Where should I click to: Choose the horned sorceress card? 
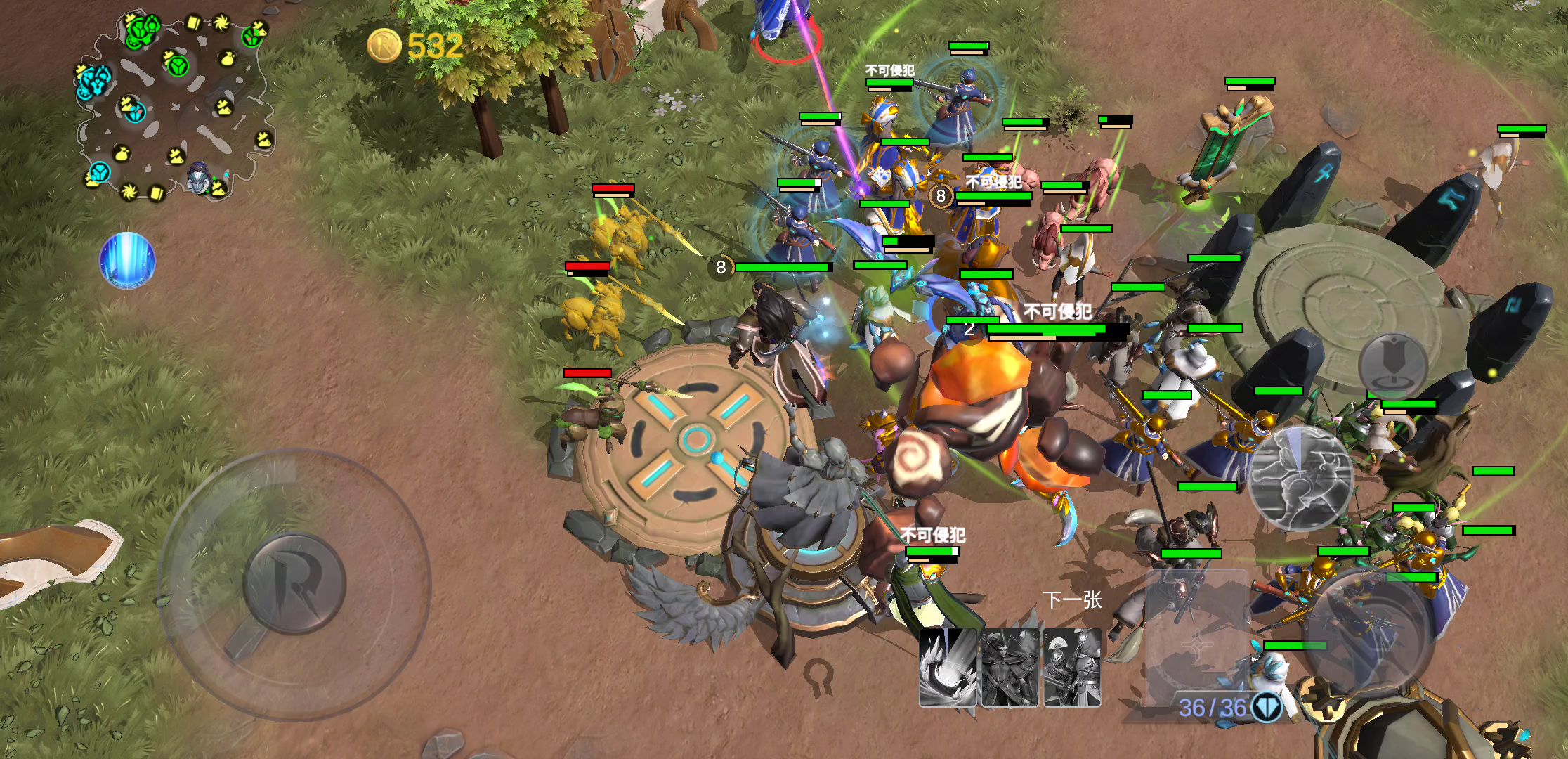(1010, 668)
